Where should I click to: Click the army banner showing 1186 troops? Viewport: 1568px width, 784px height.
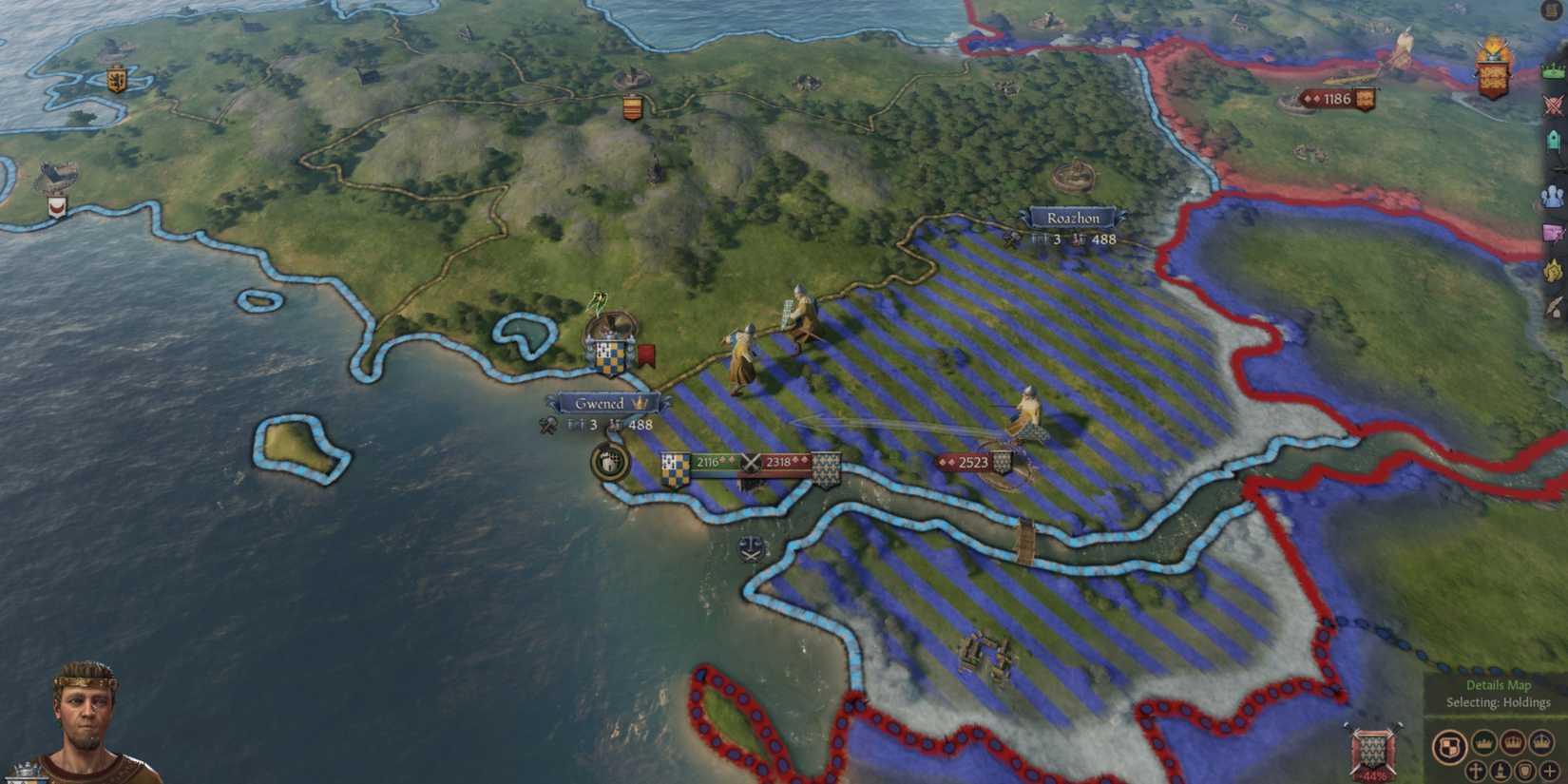click(1336, 98)
